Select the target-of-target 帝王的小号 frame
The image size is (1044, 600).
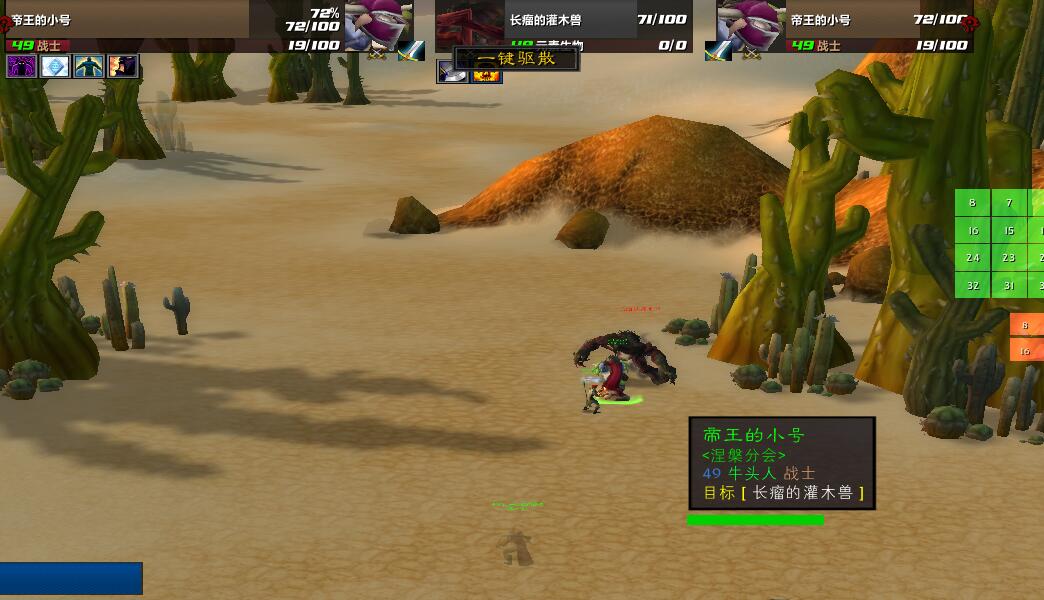750,24
